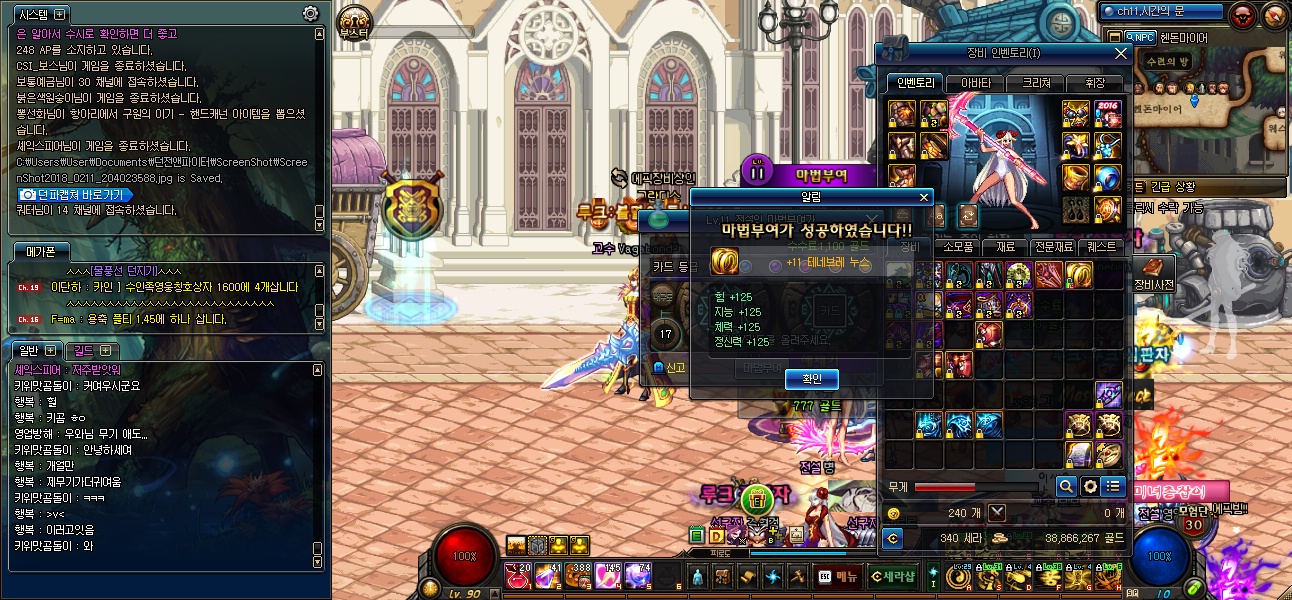This screenshot has width=1292, height=600.
Task: Switch to the 길드 chat tab
Action: click(91, 350)
